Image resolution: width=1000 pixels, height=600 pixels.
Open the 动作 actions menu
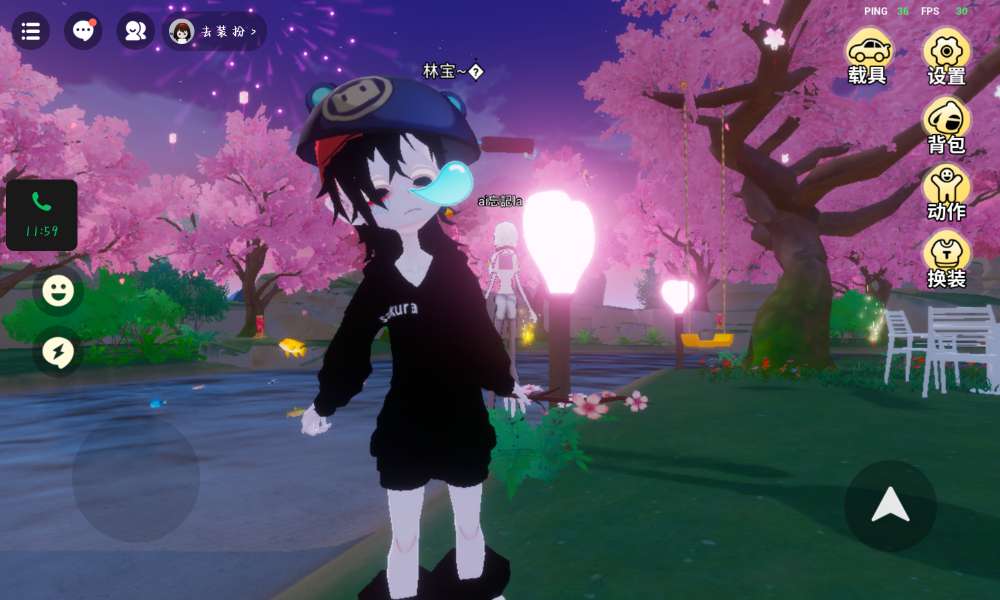point(946,193)
